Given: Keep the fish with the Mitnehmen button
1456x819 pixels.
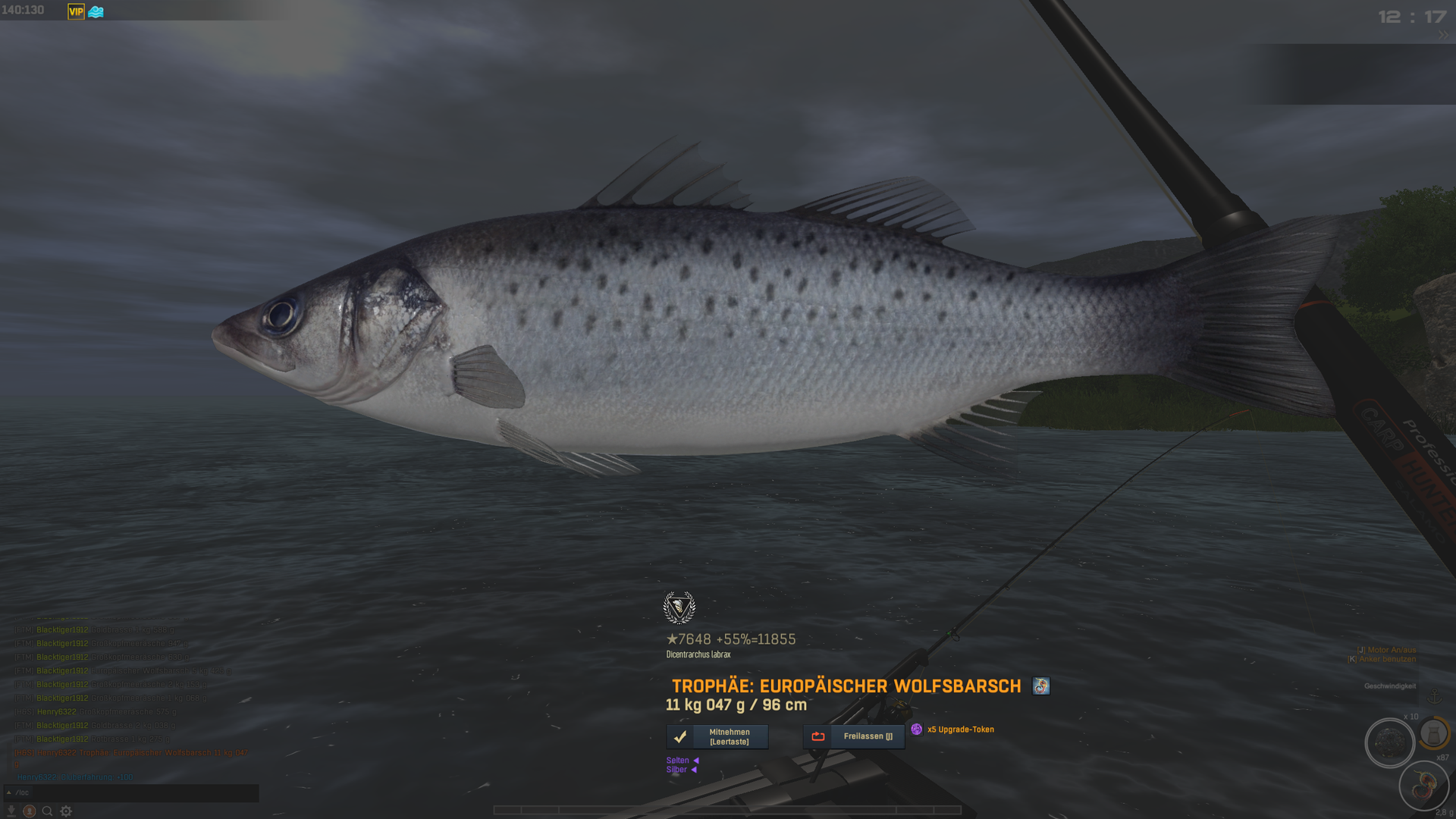Looking at the screenshot, I should (x=717, y=736).
